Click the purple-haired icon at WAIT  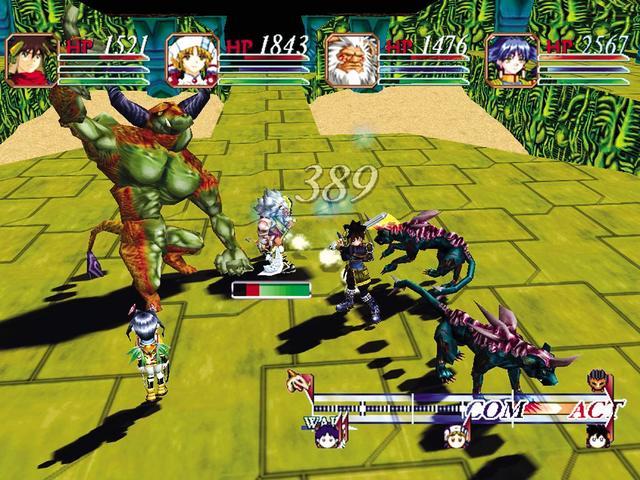coord(326,434)
